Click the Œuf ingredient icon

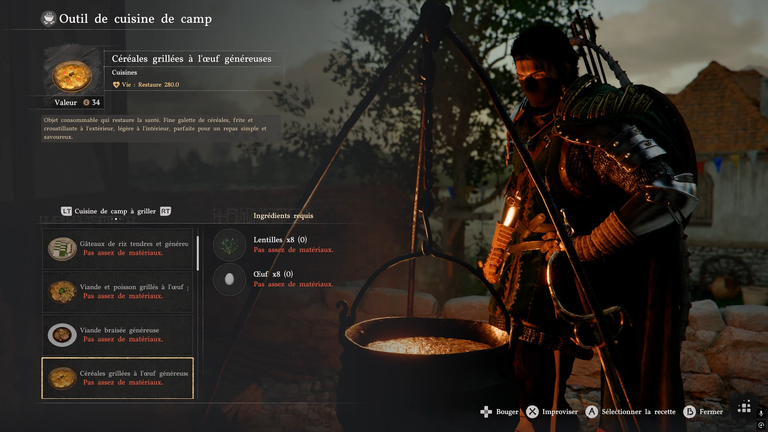click(229, 279)
